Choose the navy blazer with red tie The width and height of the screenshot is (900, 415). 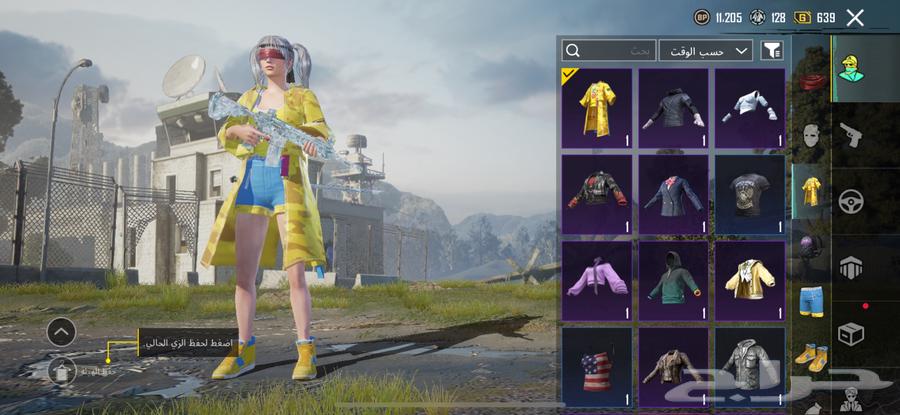pyautogui.click(x=673, y=194)
